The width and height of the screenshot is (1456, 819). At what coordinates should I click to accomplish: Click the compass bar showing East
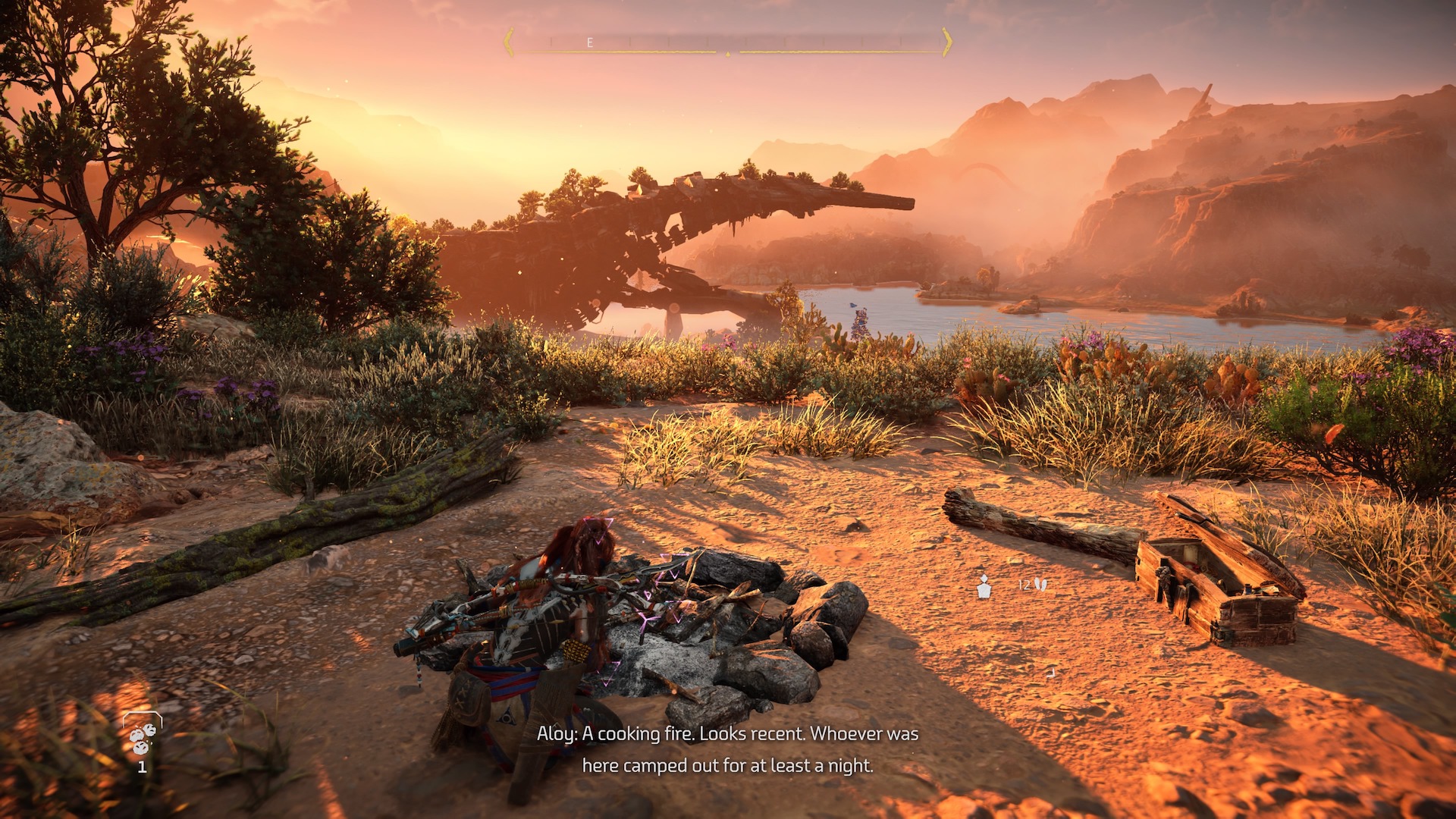pyautogui.click(x=727, y=42)
